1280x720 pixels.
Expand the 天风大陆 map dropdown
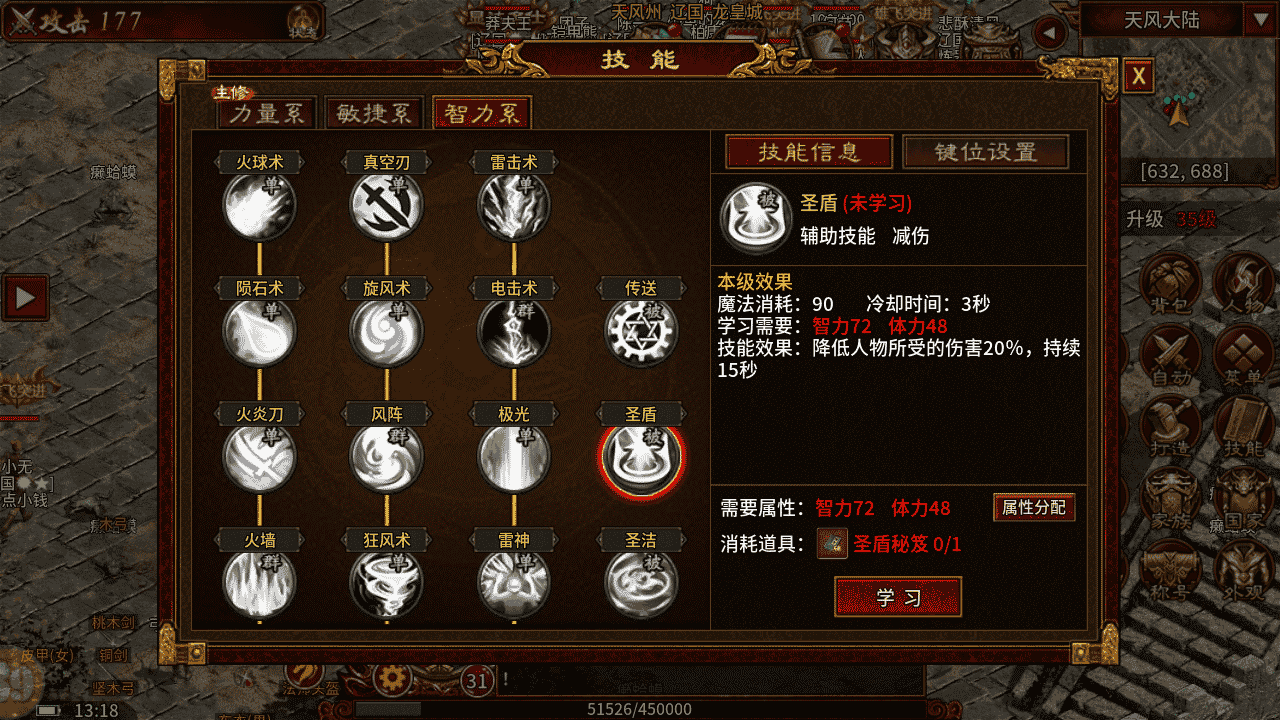point(1256,19)
